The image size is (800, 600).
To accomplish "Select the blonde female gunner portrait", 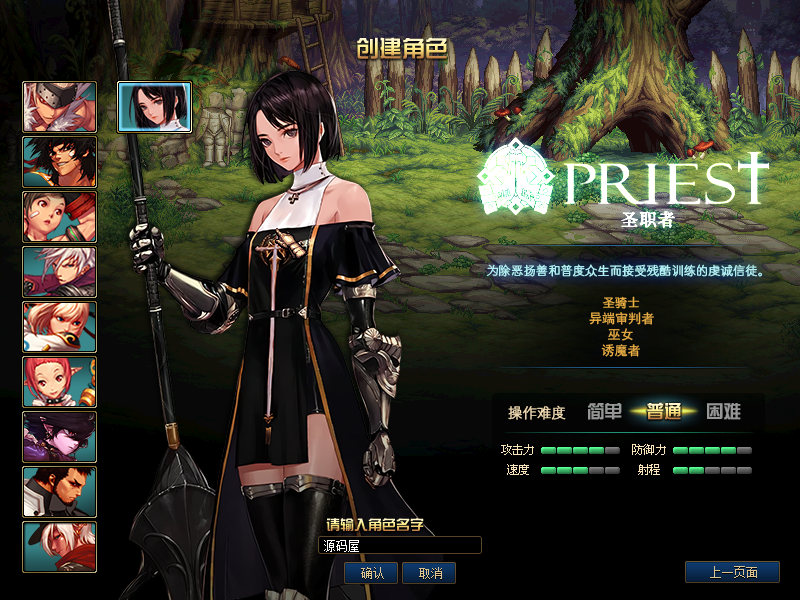I will click(x=60, y=327).
